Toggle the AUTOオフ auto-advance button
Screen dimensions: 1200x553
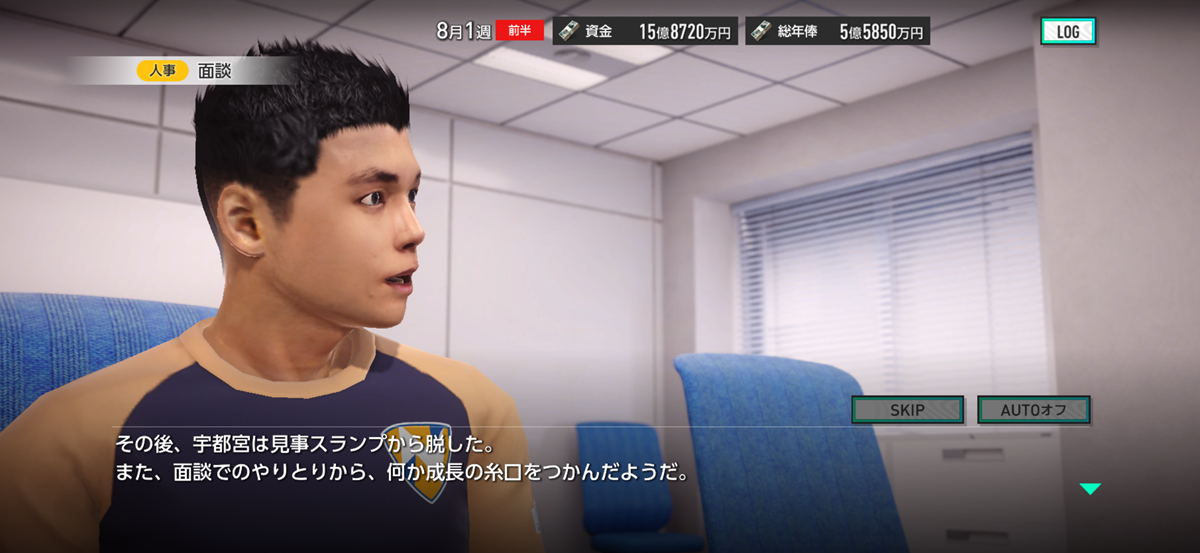point(1033,410)
